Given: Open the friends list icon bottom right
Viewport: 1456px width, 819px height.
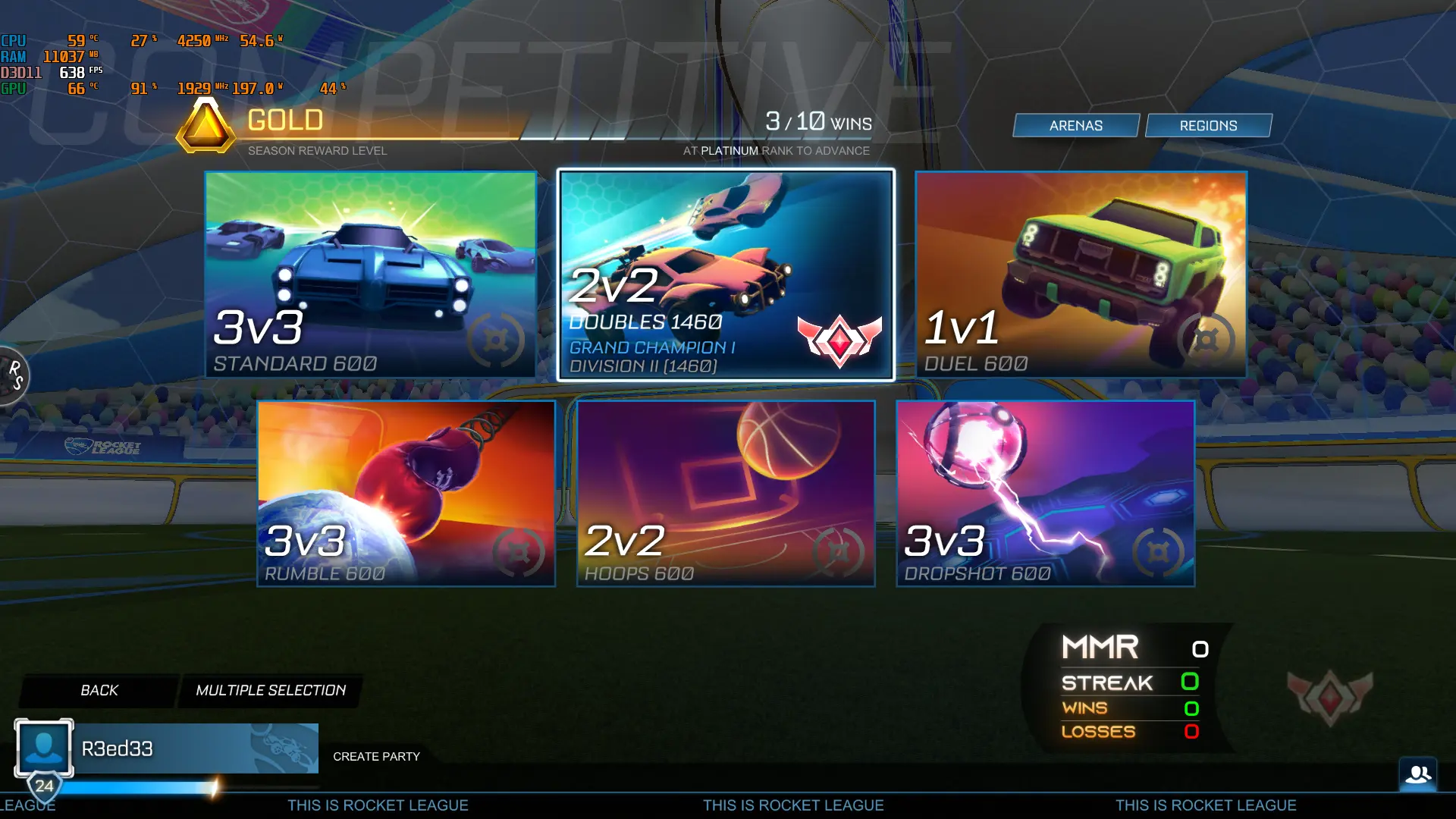Looking at the screenshot, I should coord(1417,774).
